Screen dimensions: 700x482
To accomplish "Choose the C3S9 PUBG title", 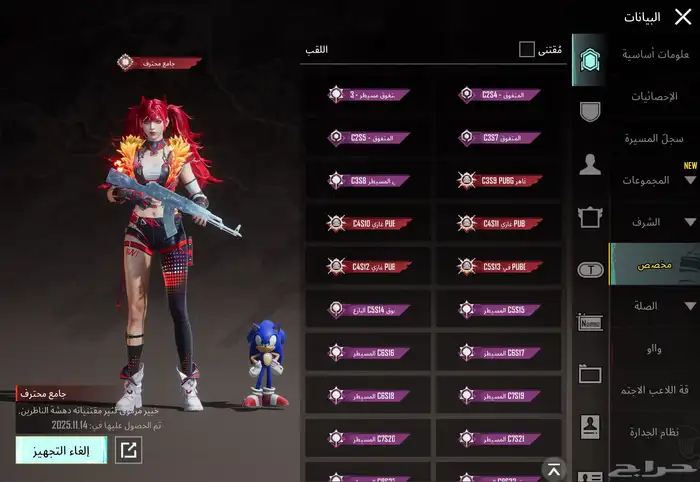I will (499, 181).
